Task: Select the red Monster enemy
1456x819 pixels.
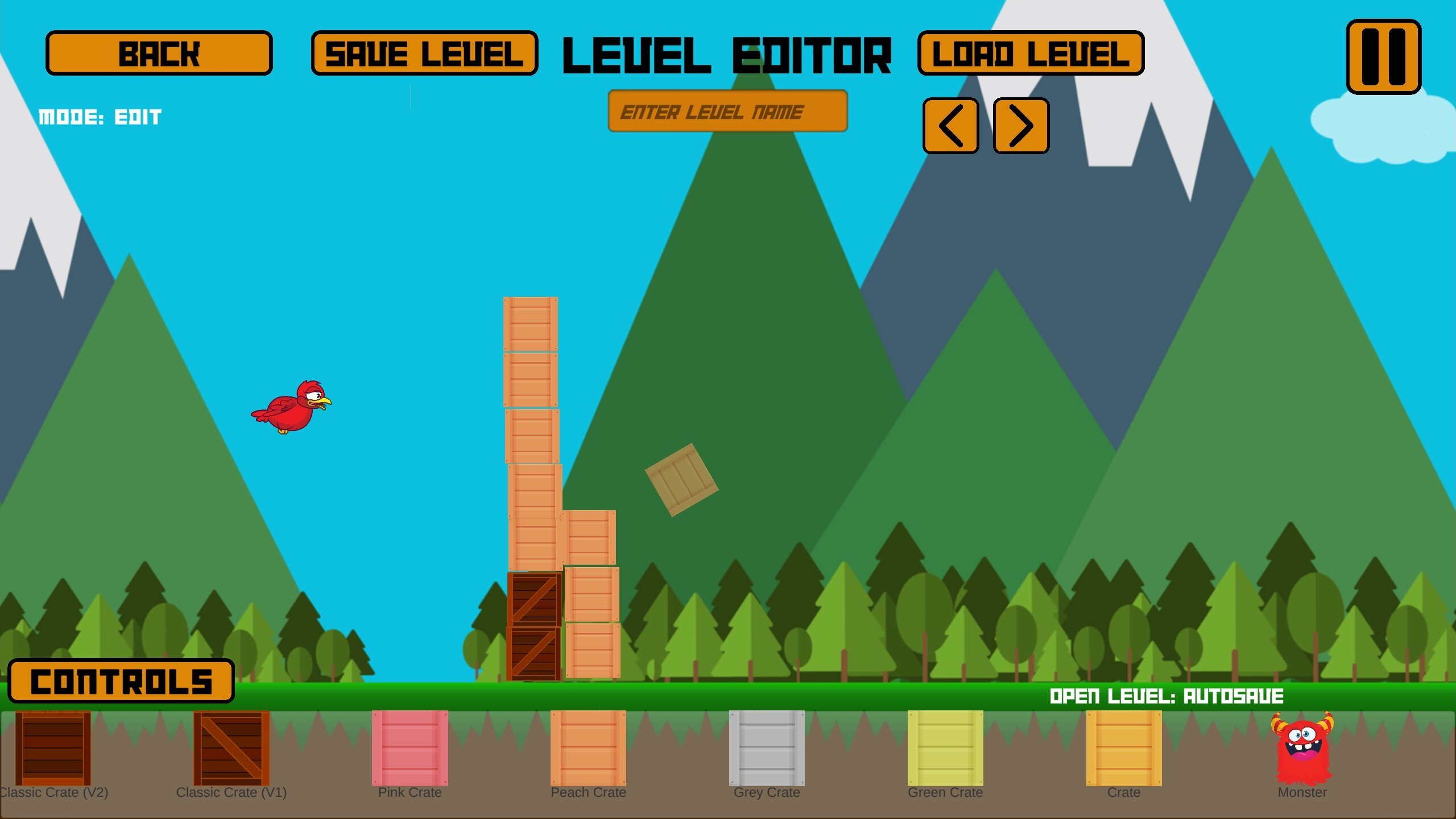Action: (x=1302, y=750)
